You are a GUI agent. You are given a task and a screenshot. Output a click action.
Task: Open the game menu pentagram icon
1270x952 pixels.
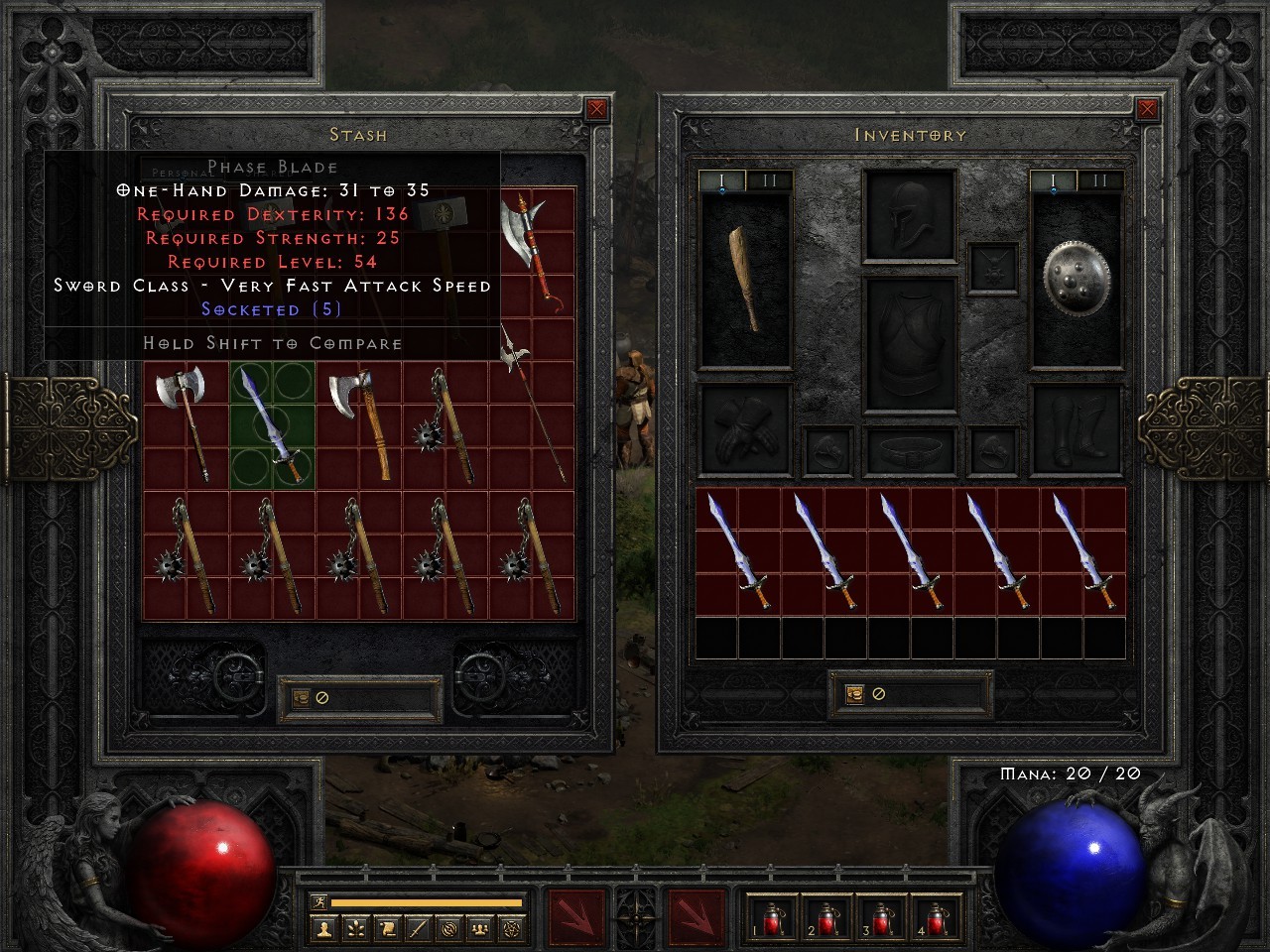[512, 930]
